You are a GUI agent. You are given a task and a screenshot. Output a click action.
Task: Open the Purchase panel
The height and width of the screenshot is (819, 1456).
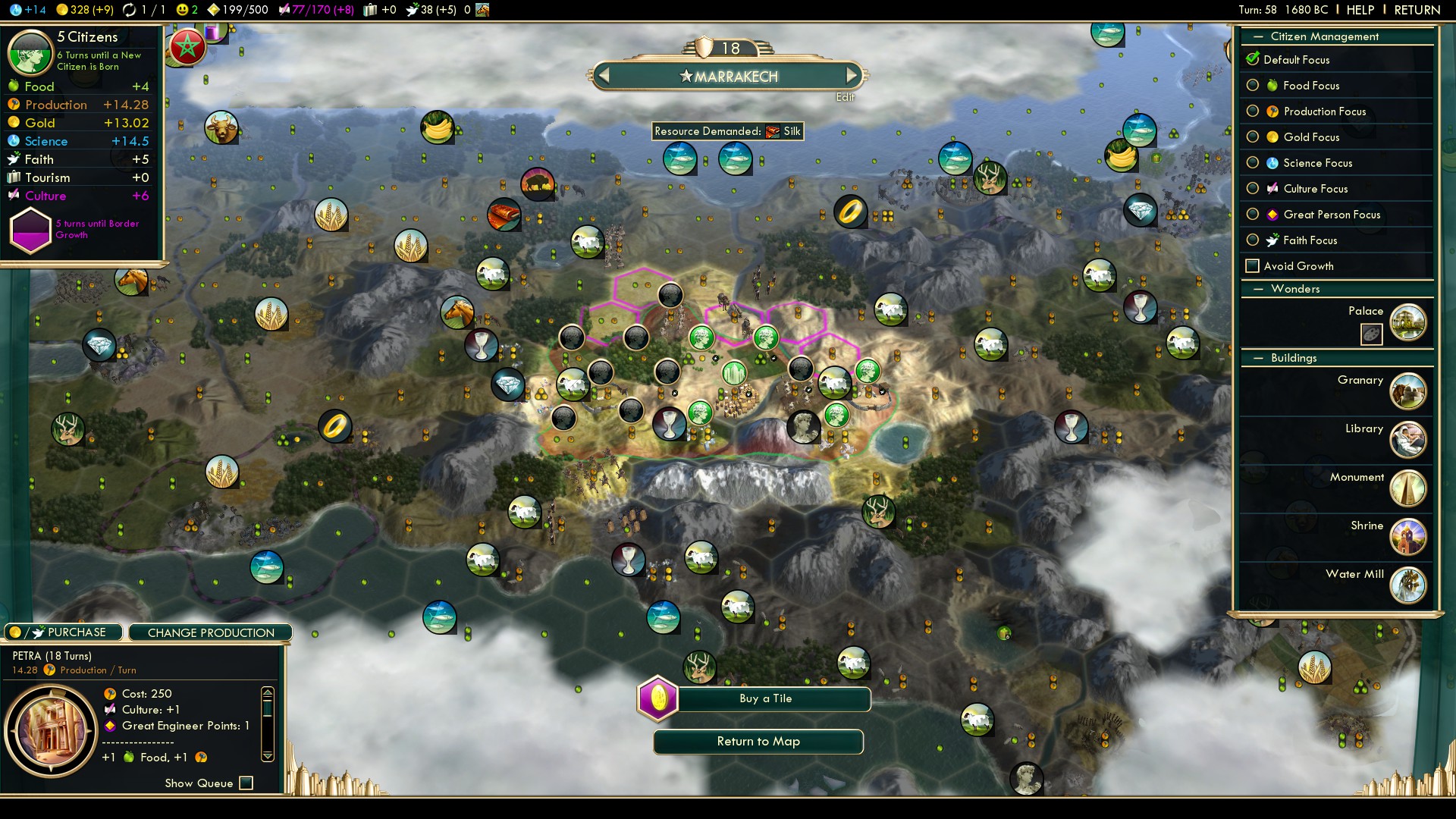click(64, 632)
